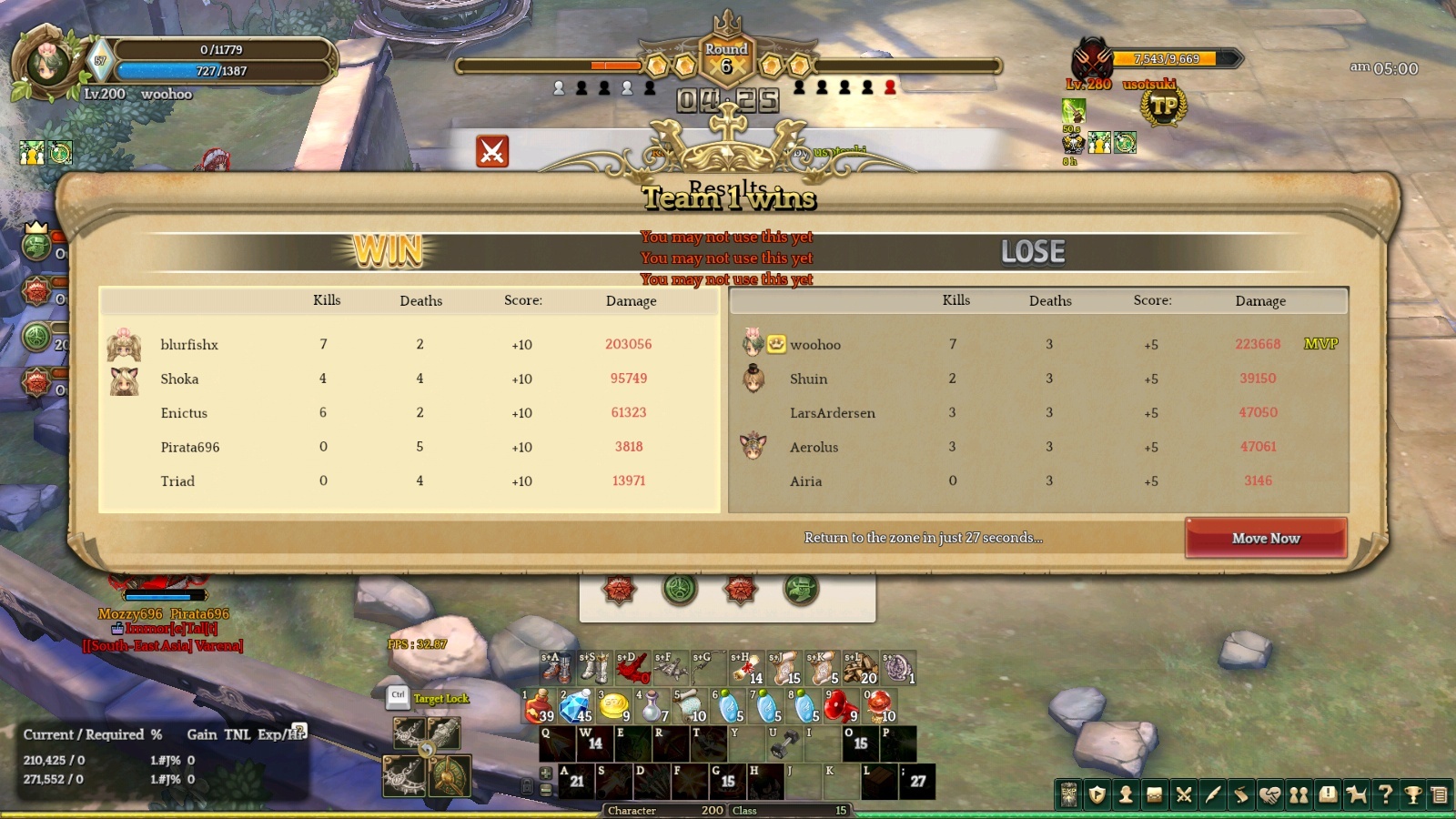Click the TP token badge

pyautogui.click(x=1164, y=107)
